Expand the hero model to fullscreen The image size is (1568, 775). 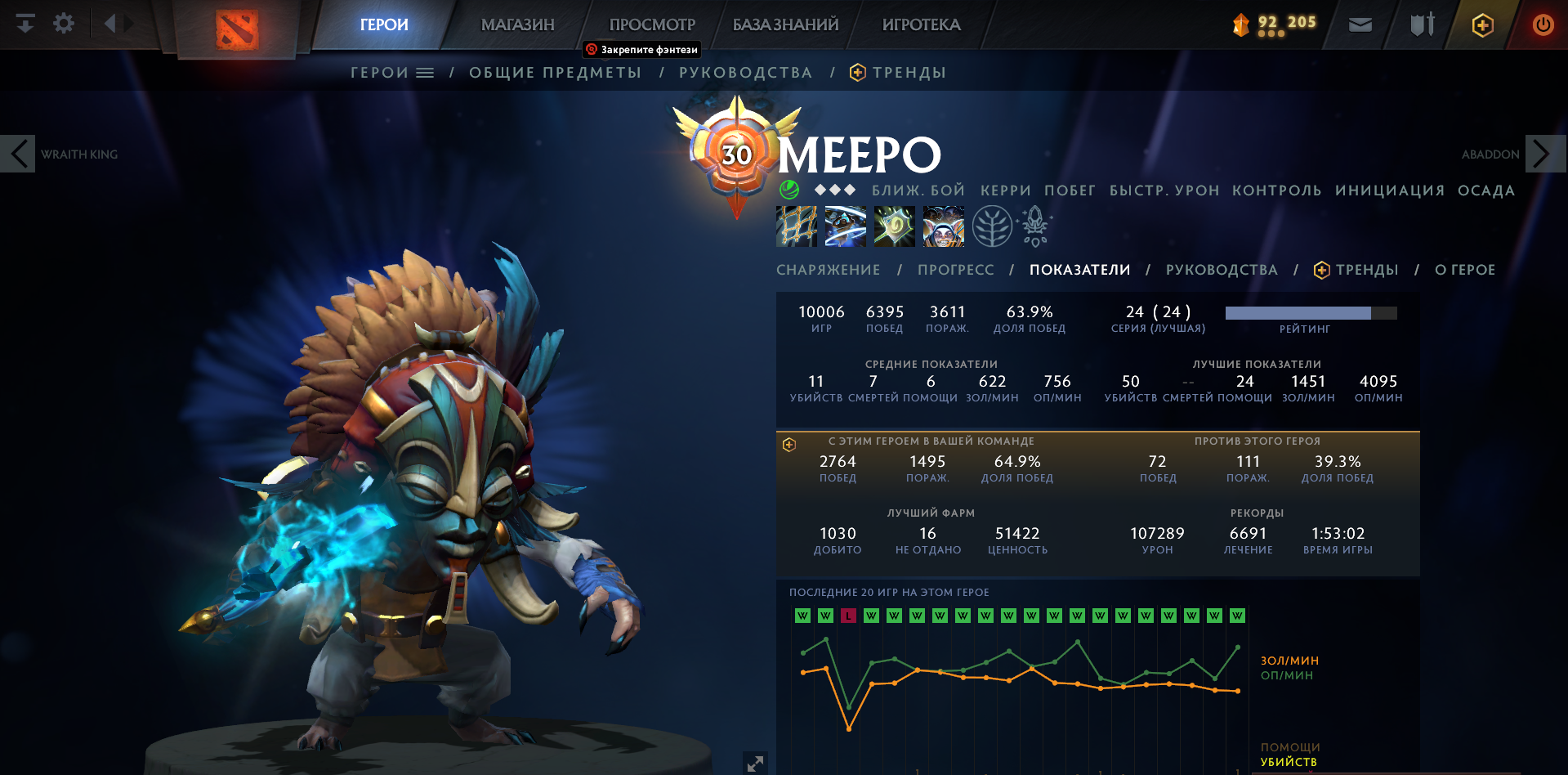coord(755,763)
